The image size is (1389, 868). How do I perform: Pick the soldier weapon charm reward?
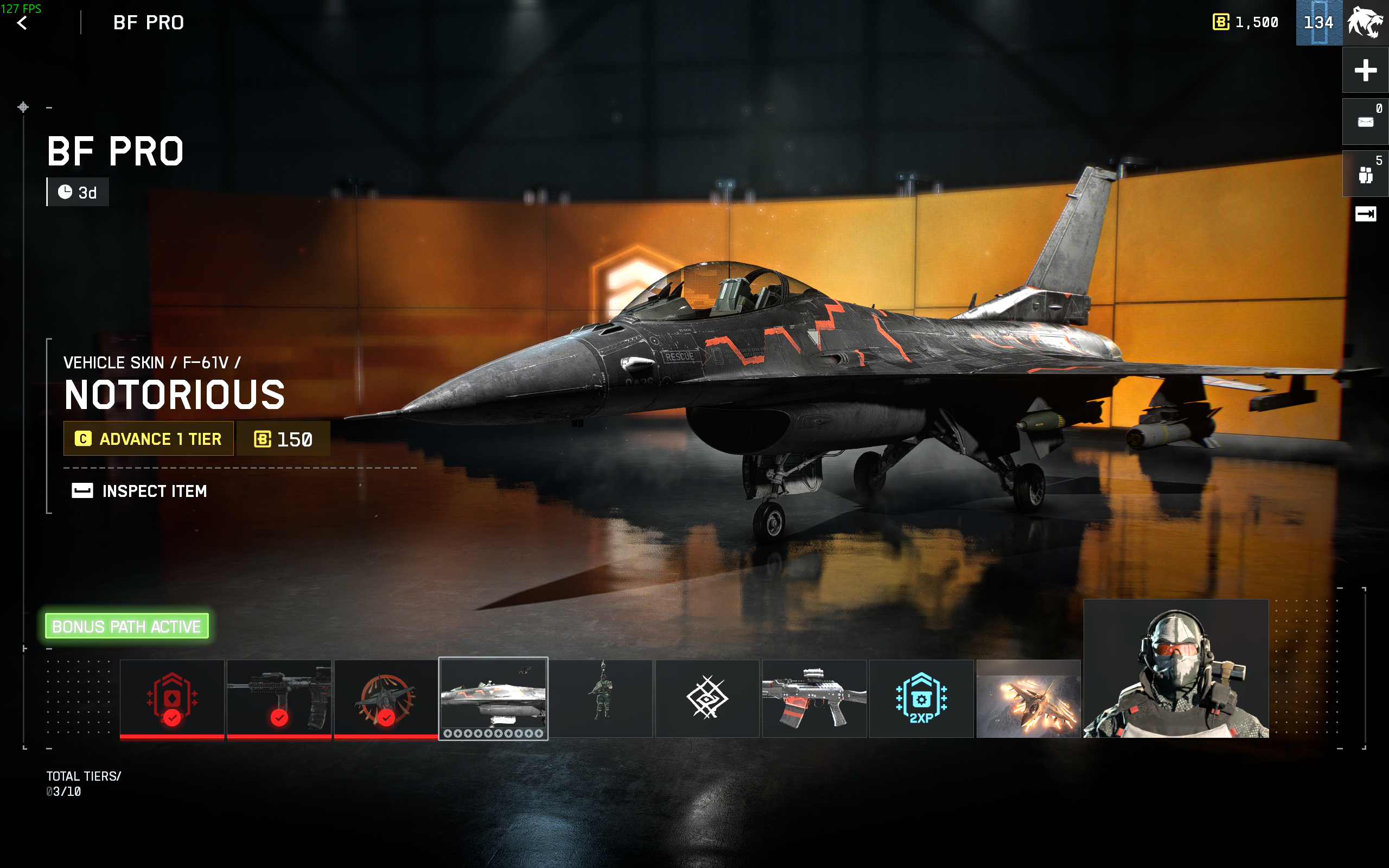point(601,698)
